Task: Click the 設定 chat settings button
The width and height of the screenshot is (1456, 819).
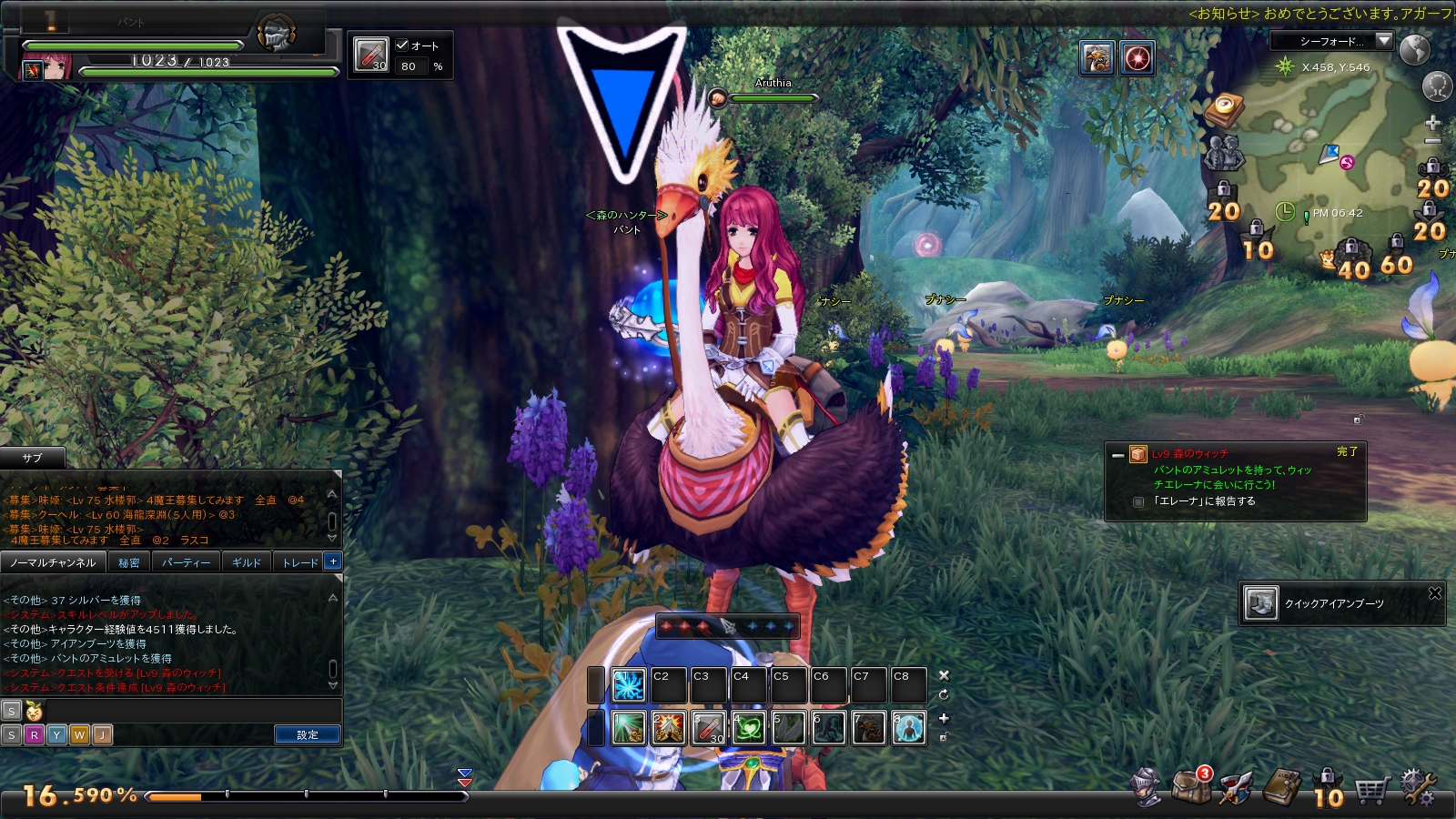Action: coord(308,734)
